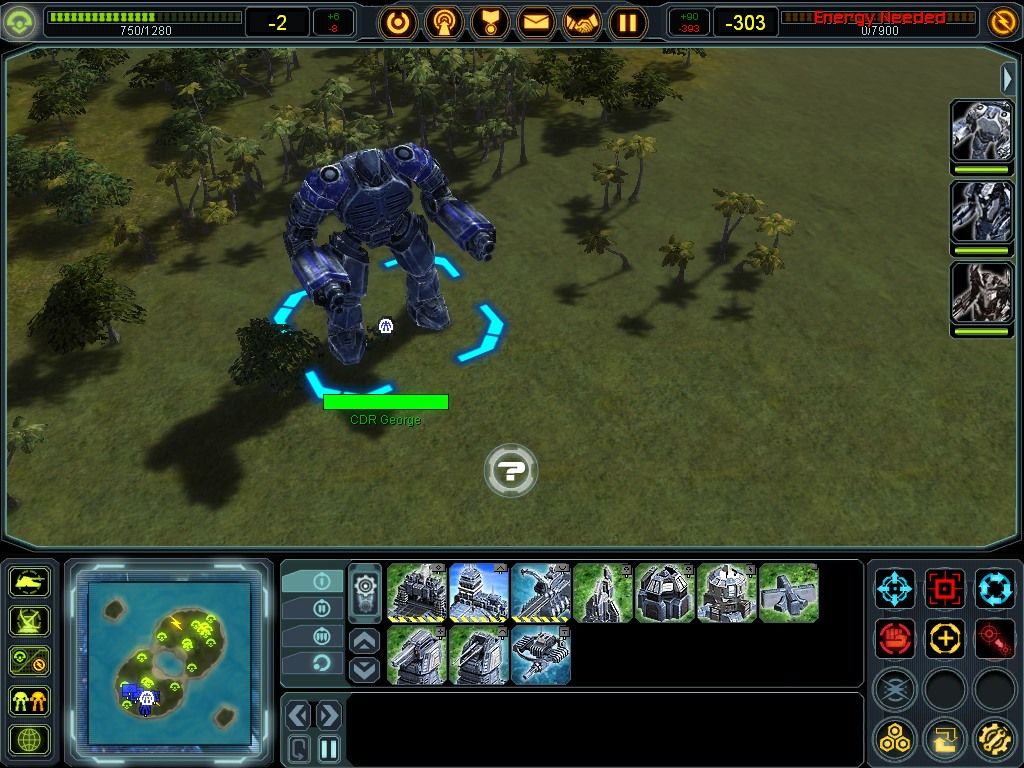Open the main menu power-ring button
Screen dimensions: 1024x768
click(398, 22)
